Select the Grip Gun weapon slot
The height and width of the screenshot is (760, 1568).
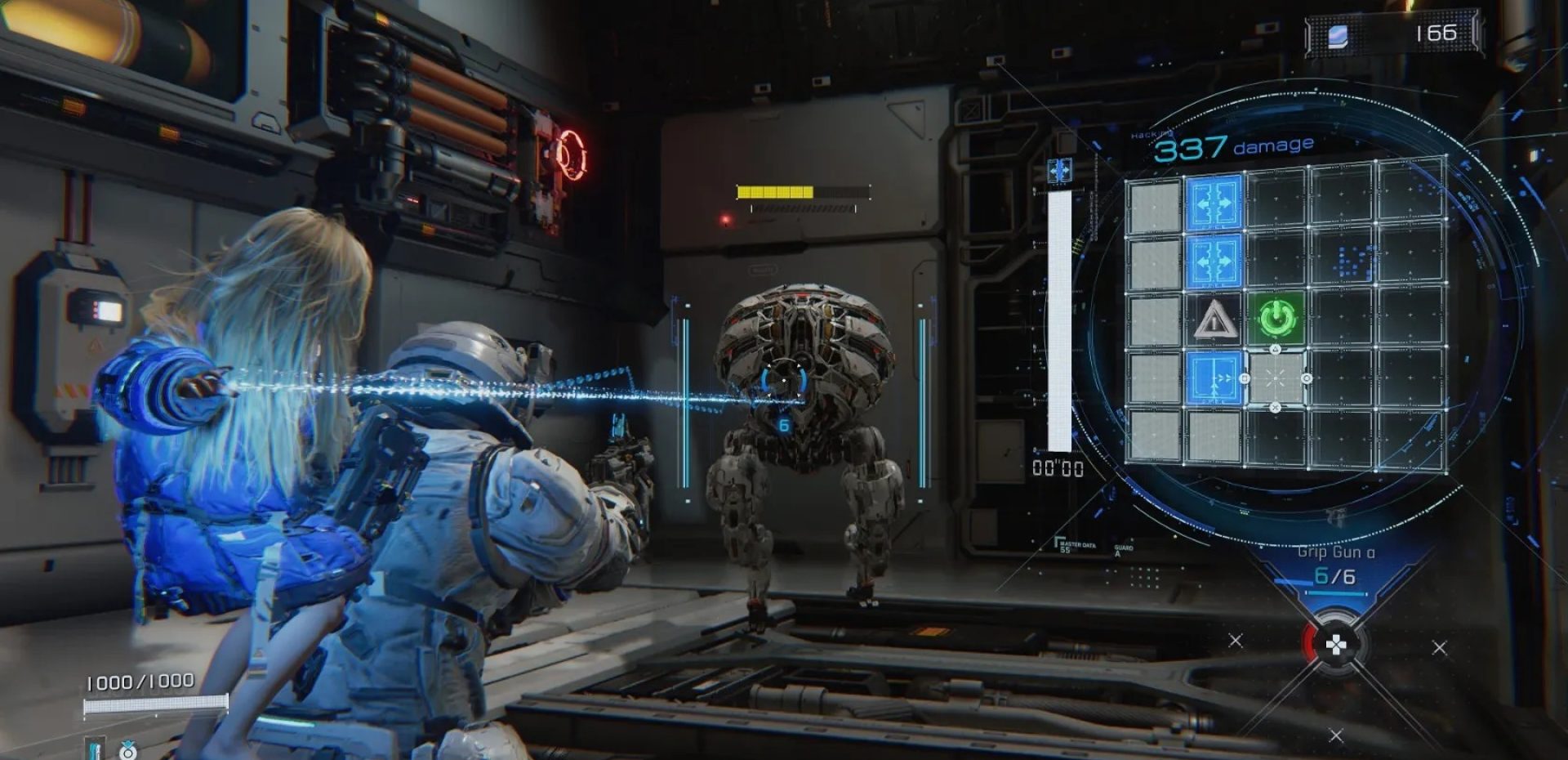coord(1335,566)
